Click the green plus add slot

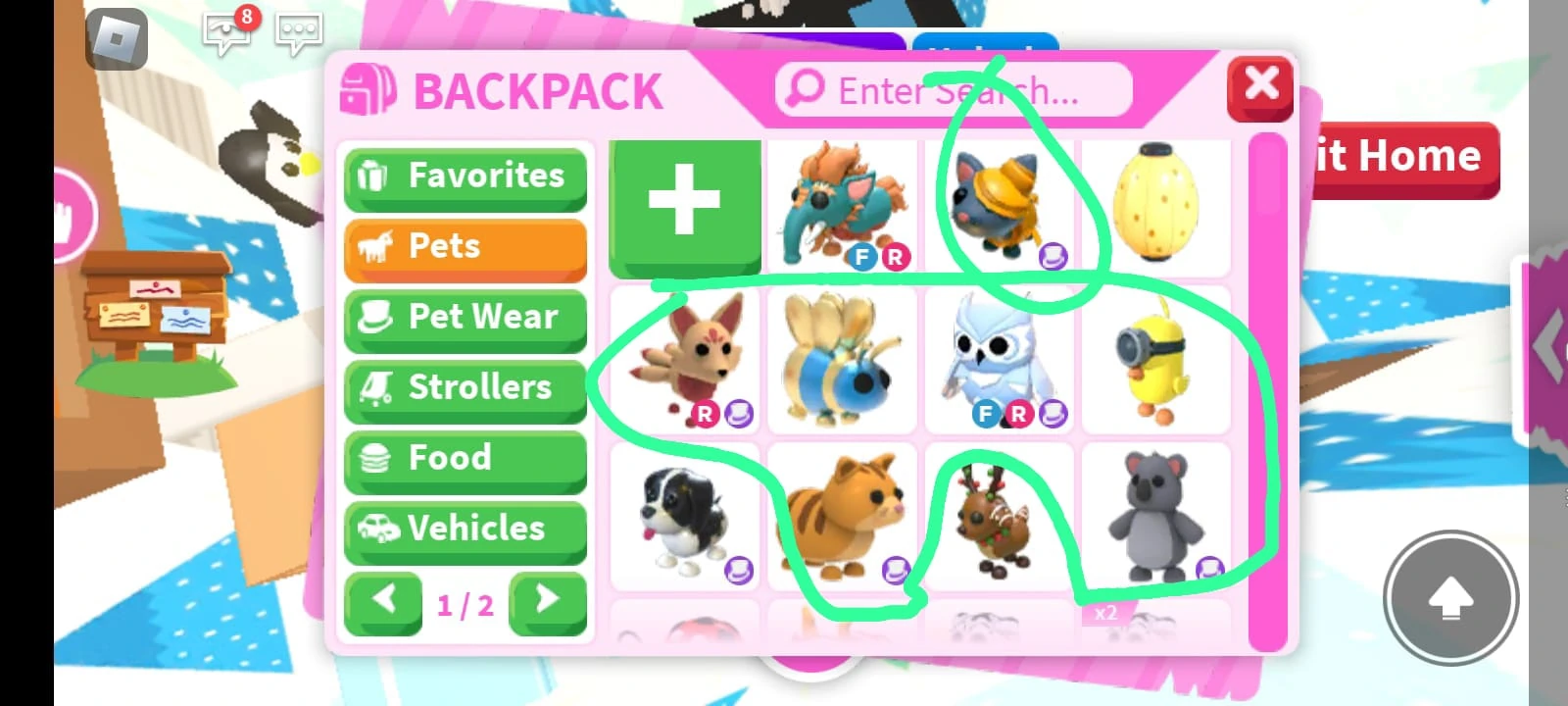coord(684,203)
